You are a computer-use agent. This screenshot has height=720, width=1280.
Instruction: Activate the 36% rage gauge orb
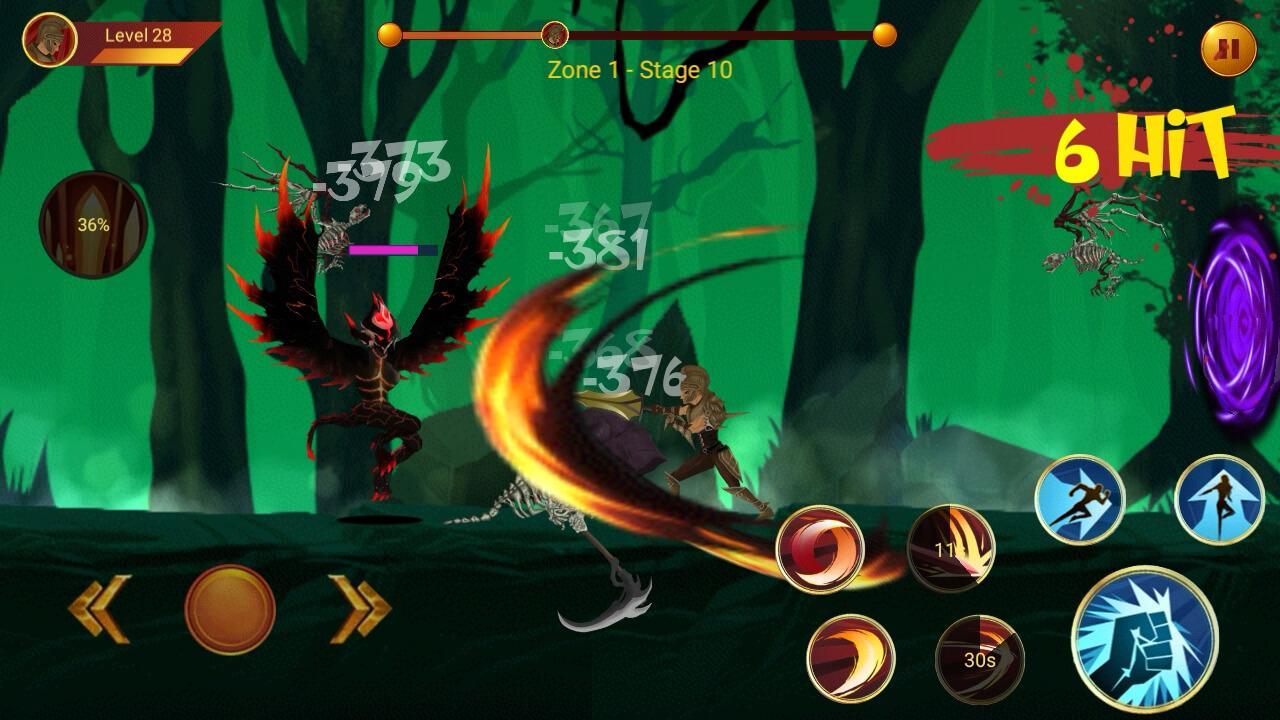(x=93, y=225)
